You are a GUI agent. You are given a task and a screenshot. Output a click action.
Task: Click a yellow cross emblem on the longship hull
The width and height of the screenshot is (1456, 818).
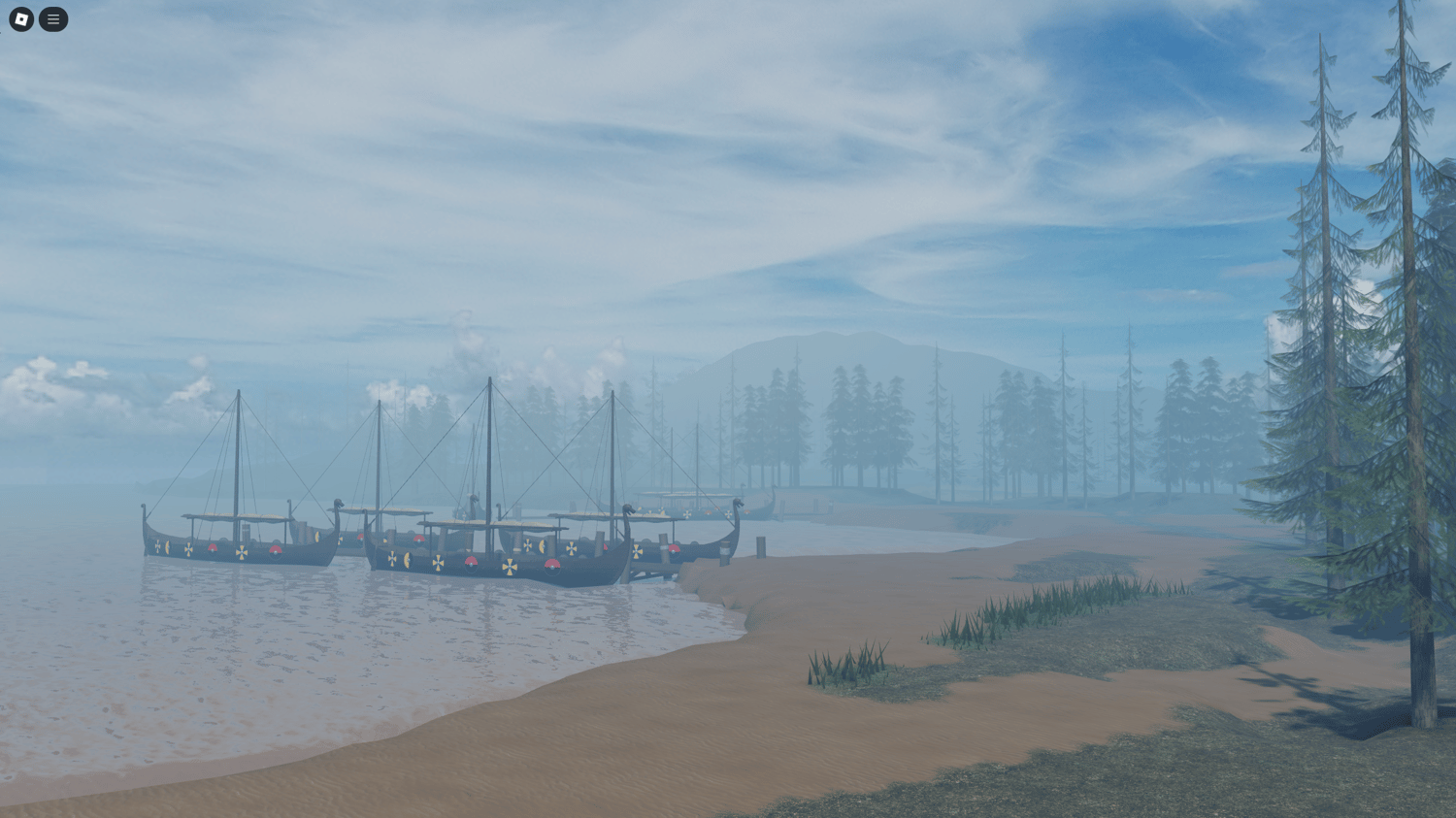[x=510, y=565]
